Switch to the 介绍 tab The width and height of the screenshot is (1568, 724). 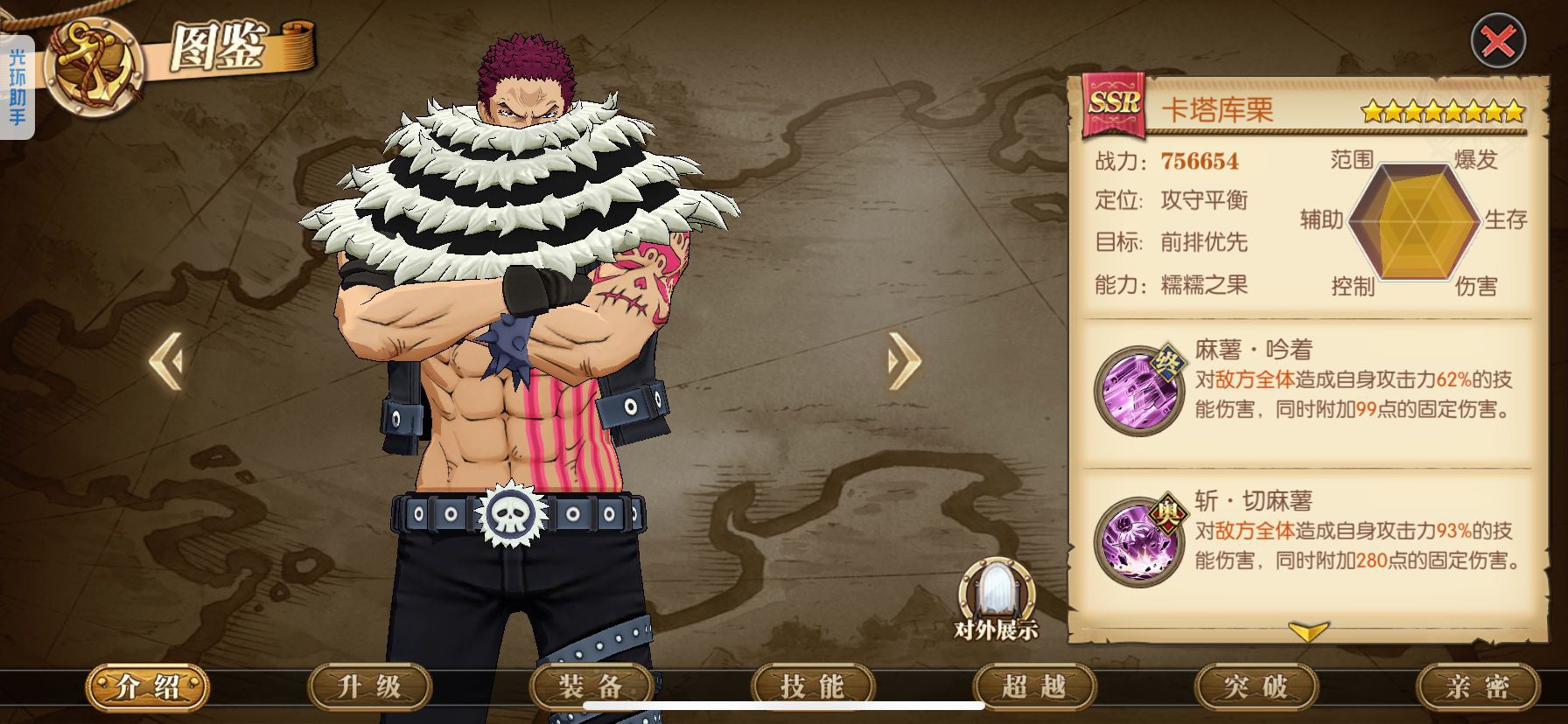pos(148,687)
